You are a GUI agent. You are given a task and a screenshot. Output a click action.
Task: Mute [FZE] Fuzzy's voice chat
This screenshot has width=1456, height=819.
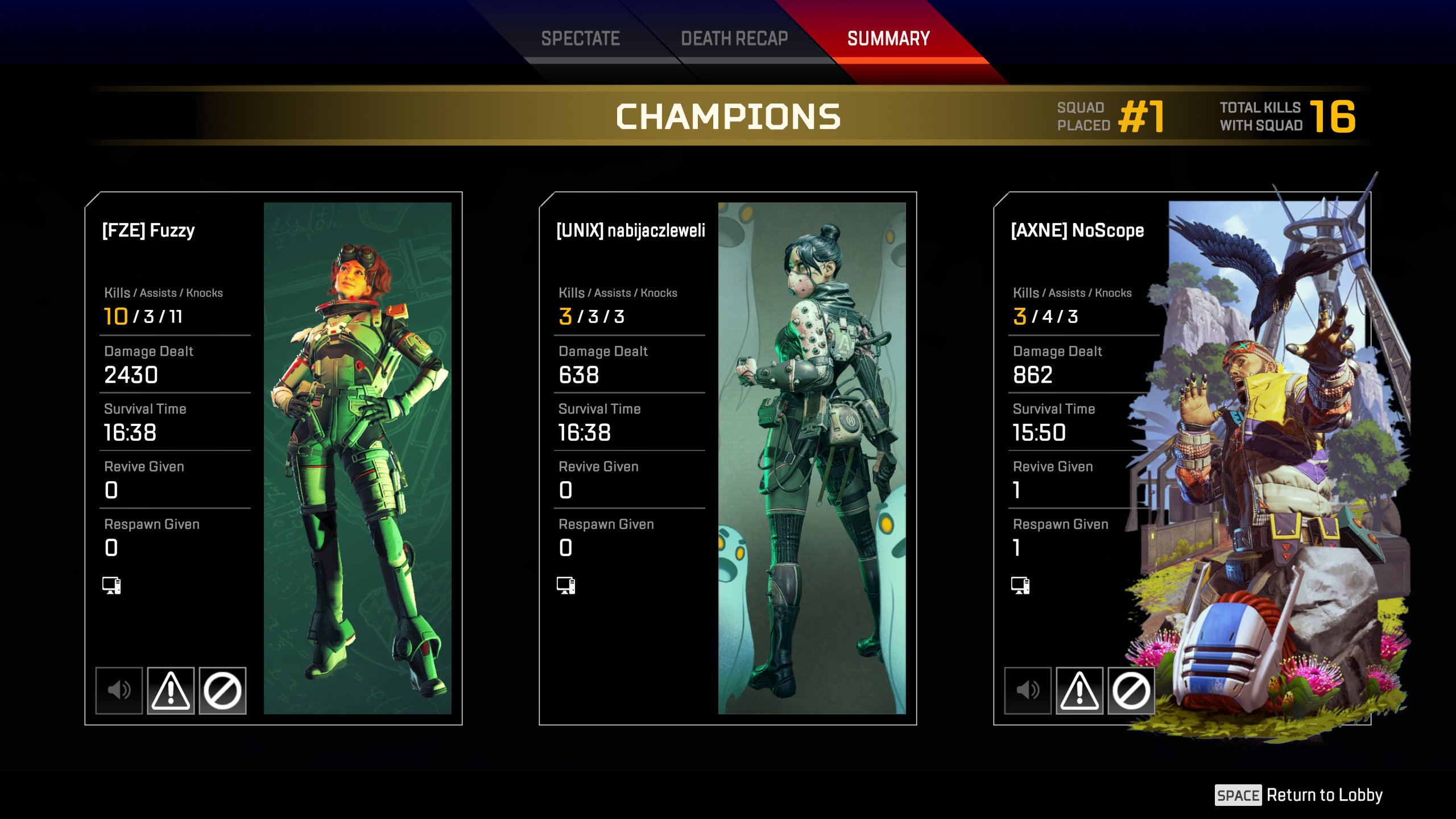click(x=119, y=690)
